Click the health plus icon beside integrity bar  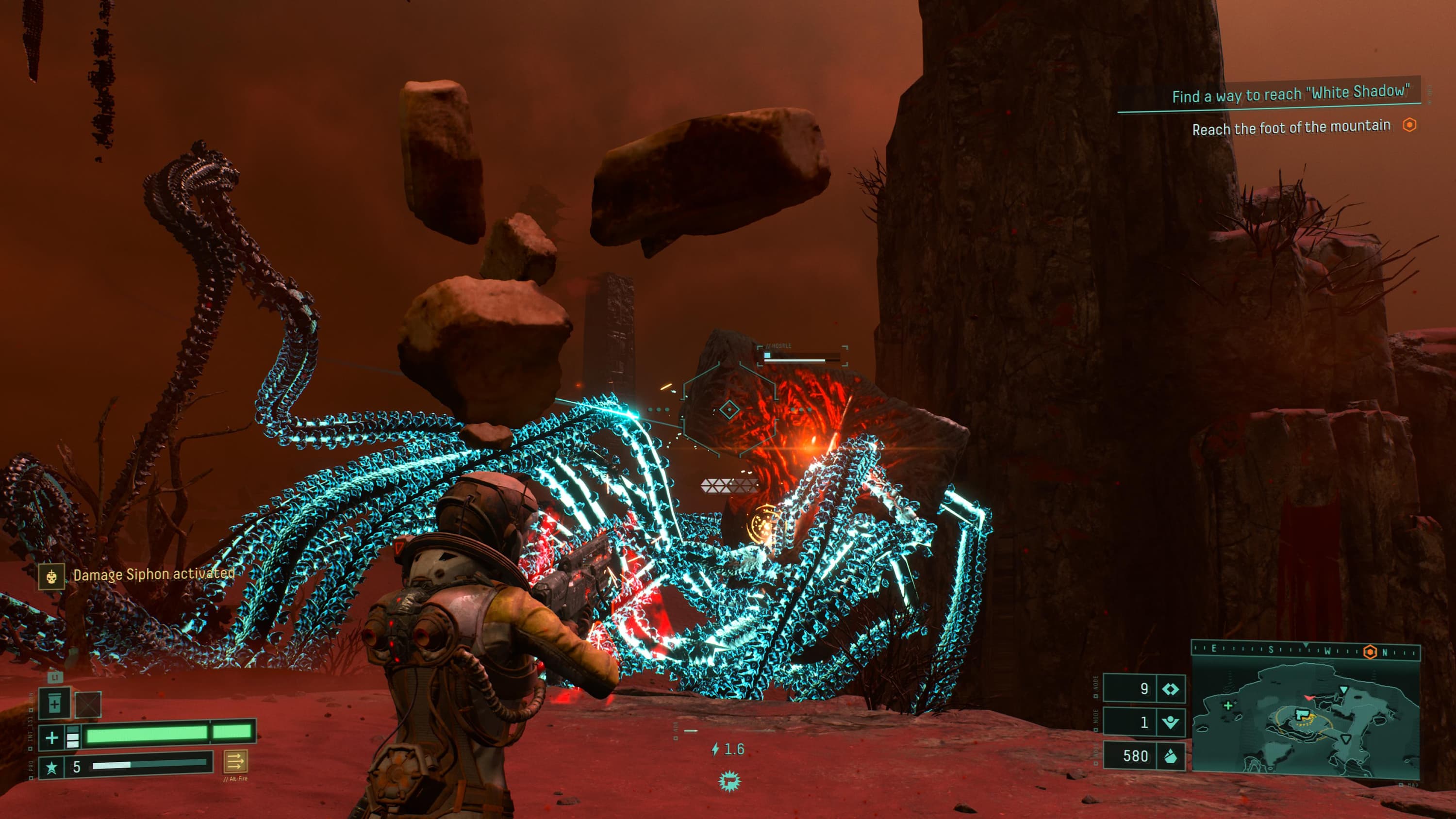click(x=51, y=737)
